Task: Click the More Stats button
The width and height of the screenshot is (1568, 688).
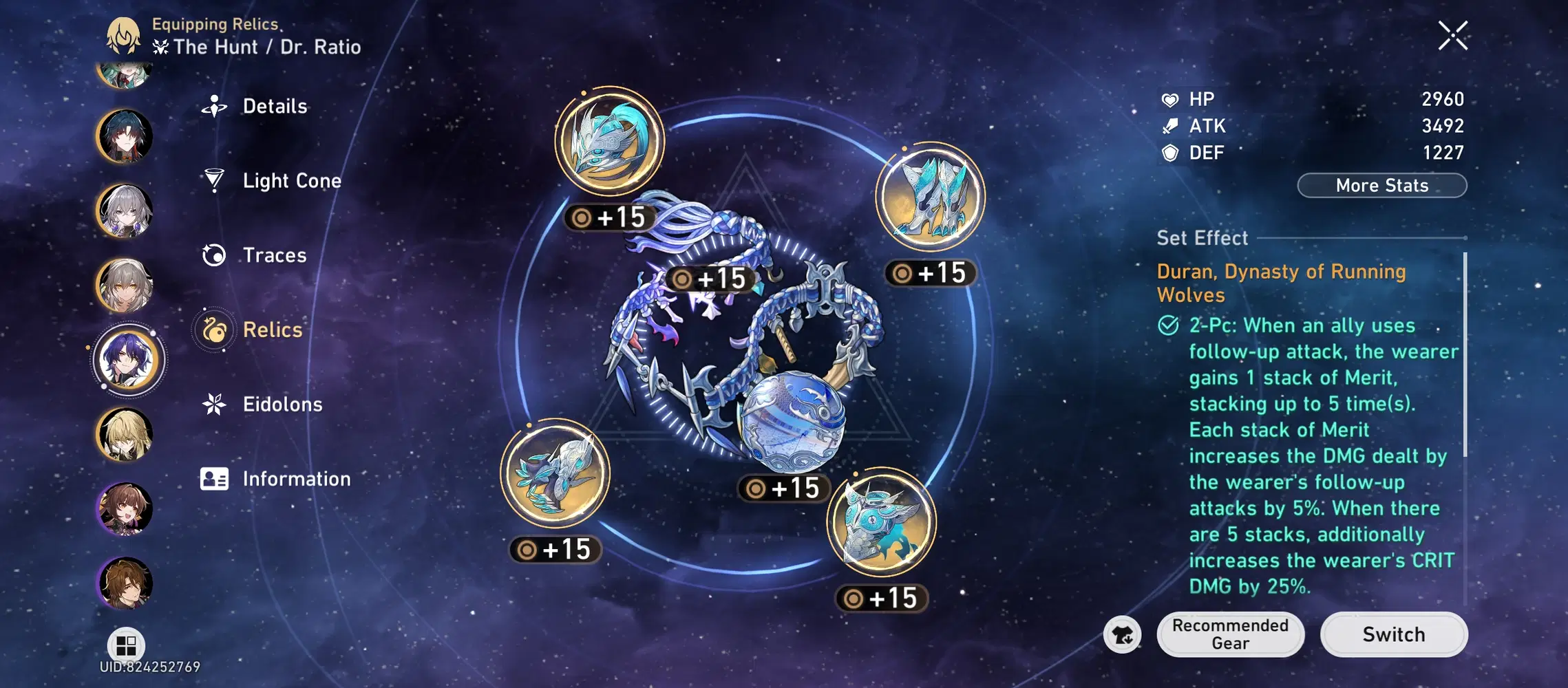Action: (x=1381, y=185)
